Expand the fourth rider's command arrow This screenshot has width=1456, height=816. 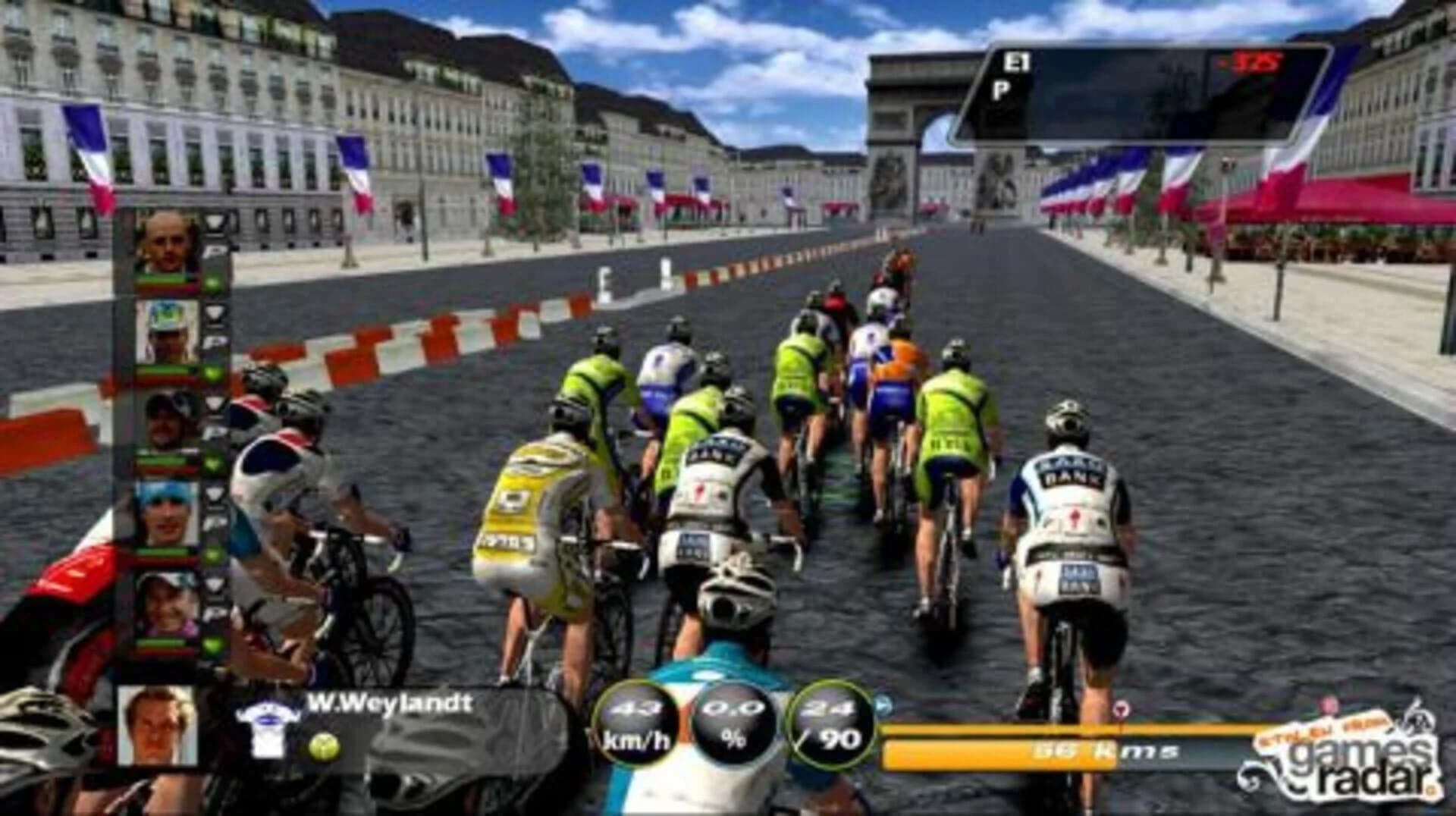(215, 491)
